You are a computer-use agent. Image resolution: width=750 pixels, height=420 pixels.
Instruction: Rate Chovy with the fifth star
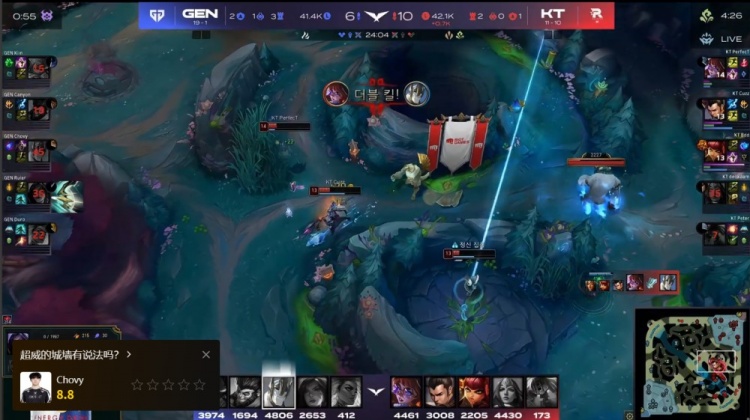(x=199, y=384)
